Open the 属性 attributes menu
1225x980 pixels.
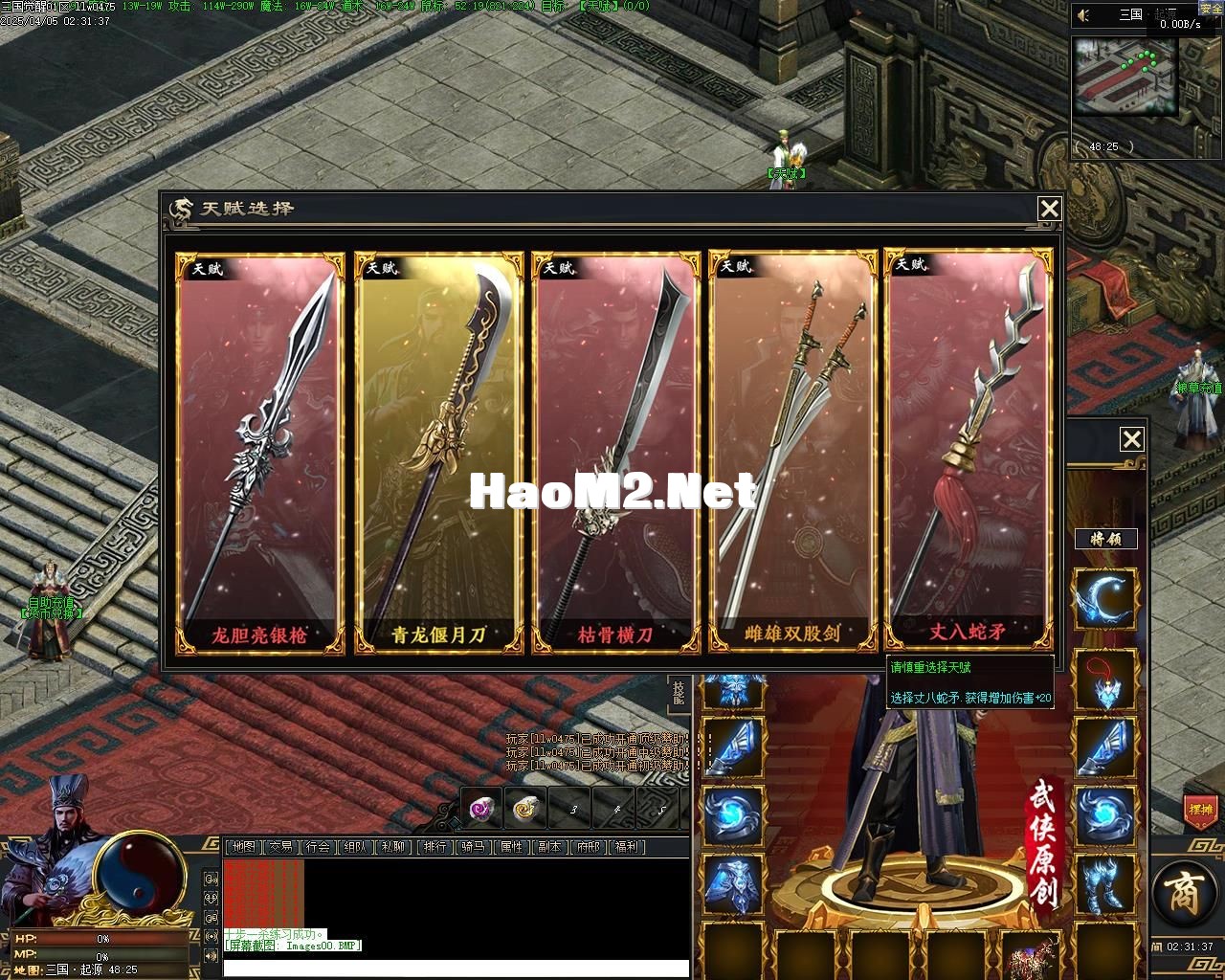(x=512, y=847)
